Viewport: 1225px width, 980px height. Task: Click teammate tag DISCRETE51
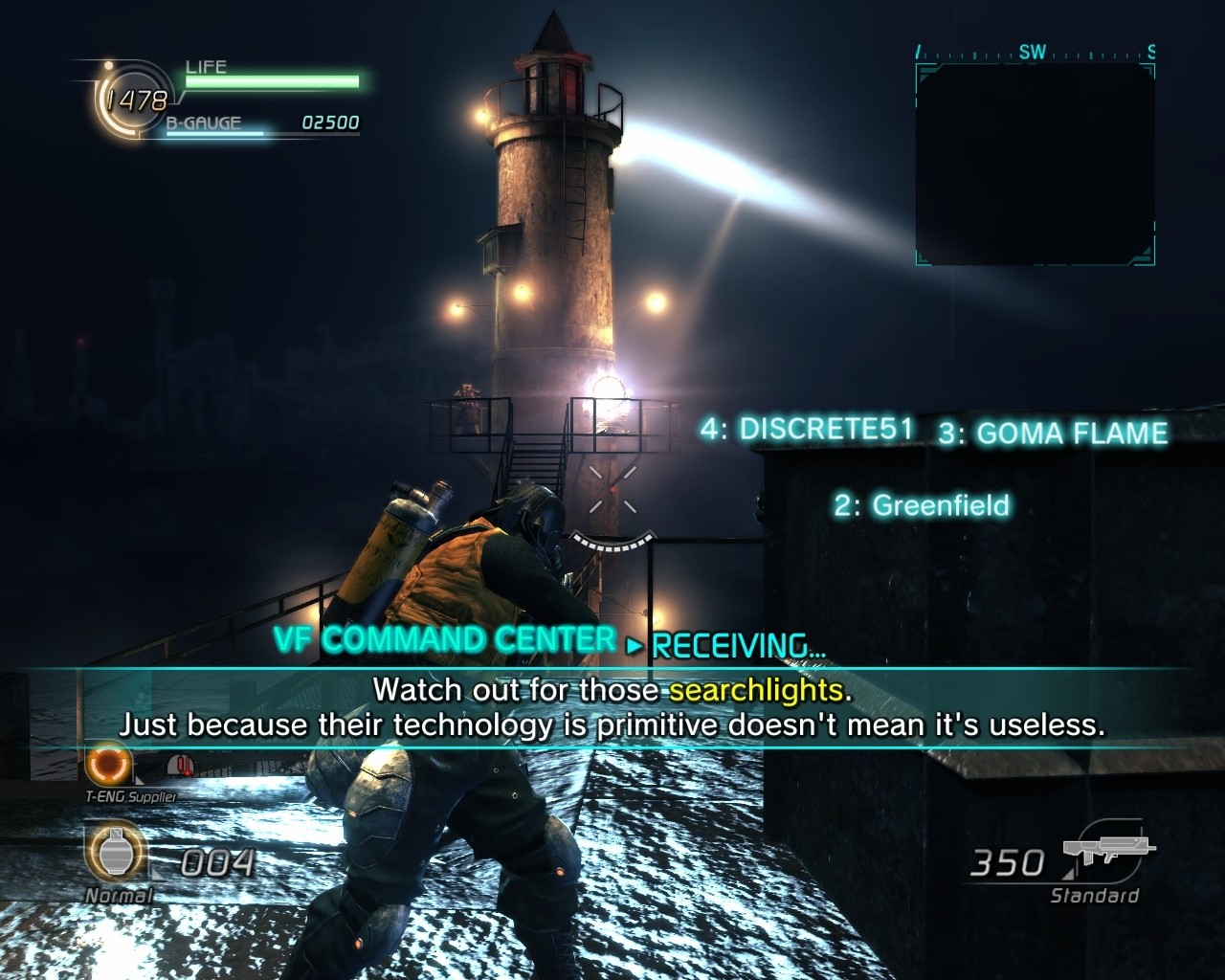[807, 429]
